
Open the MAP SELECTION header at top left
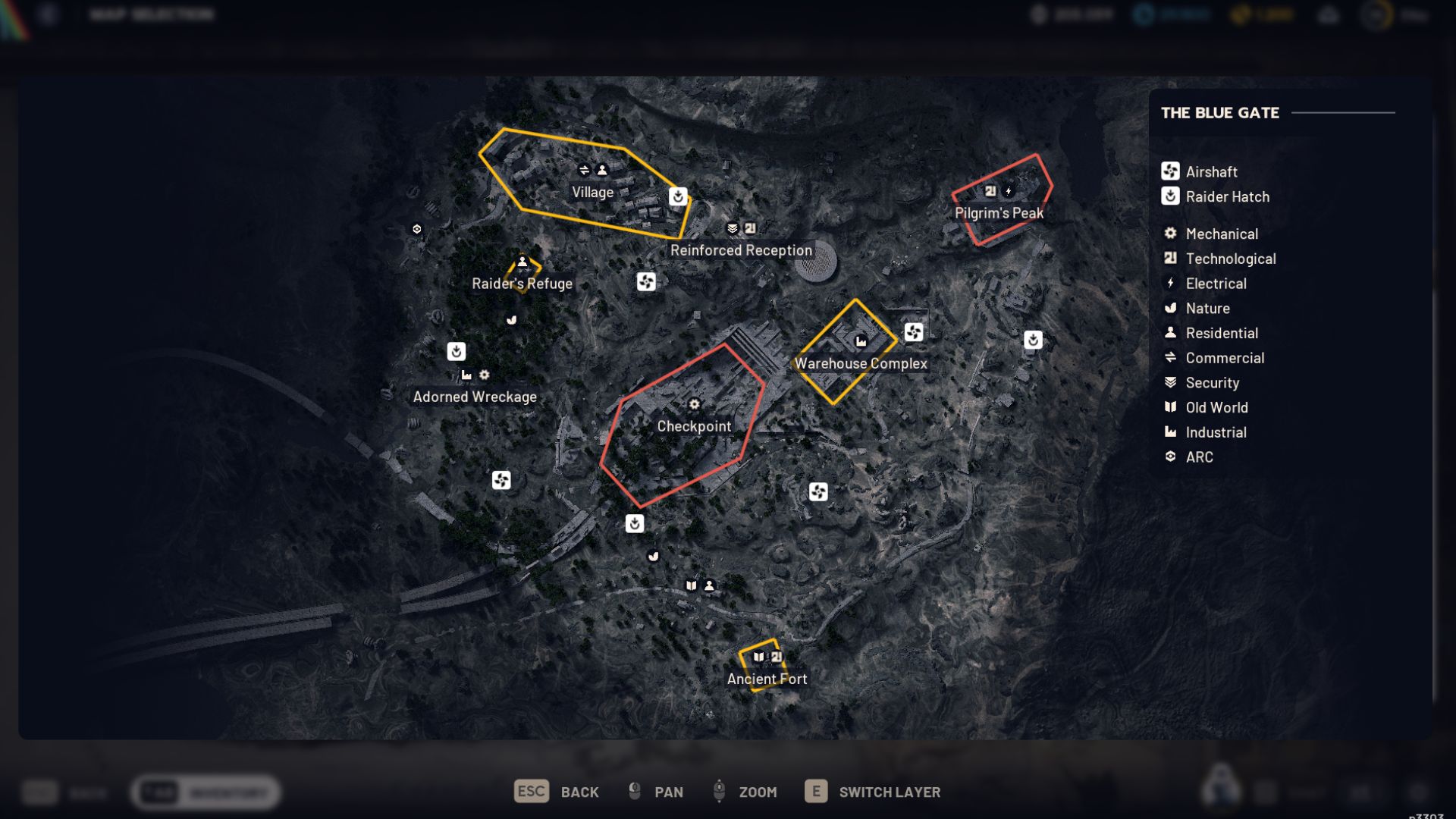click(151, 14)
